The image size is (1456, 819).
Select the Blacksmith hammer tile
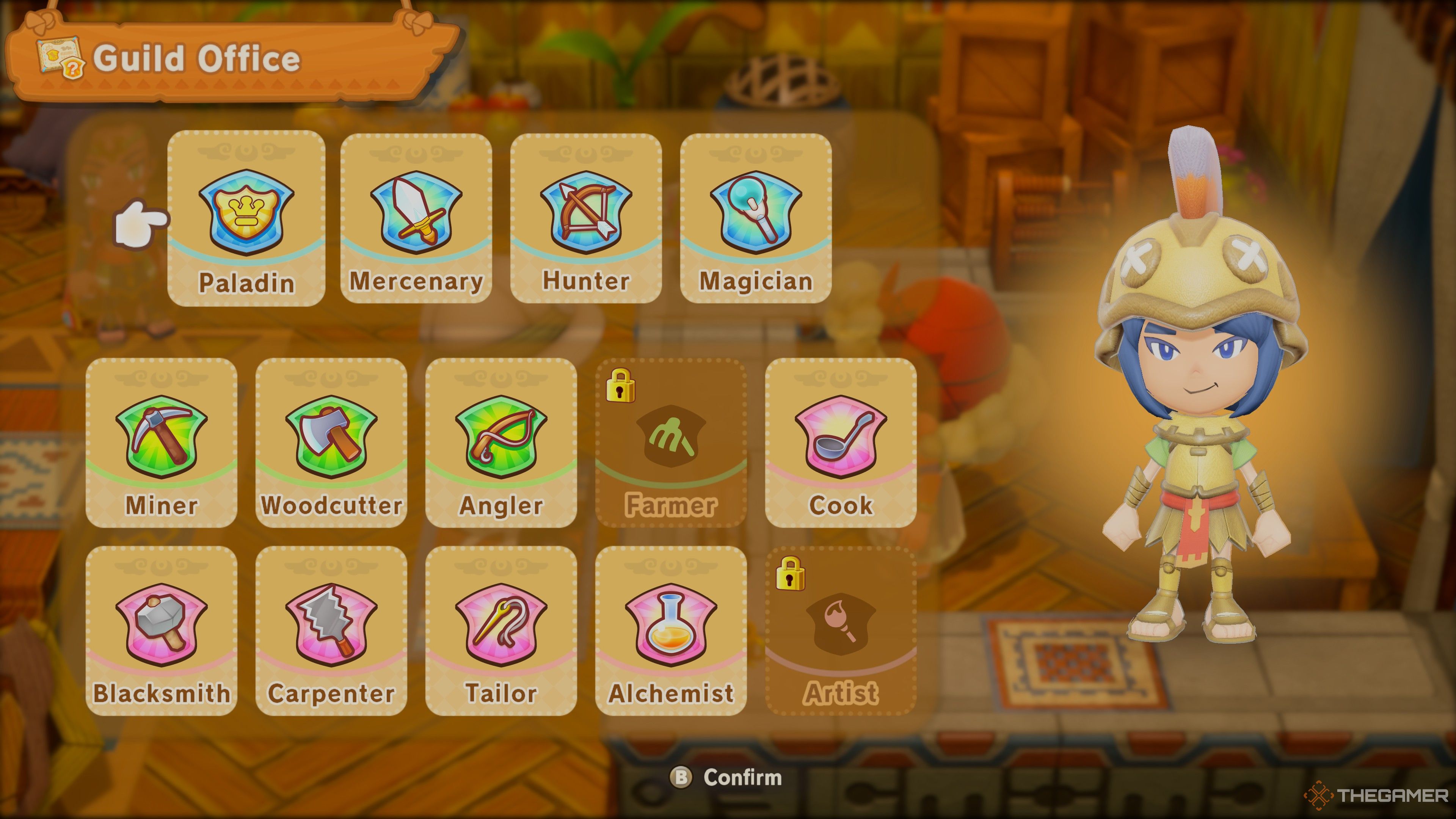coord(162,631)
